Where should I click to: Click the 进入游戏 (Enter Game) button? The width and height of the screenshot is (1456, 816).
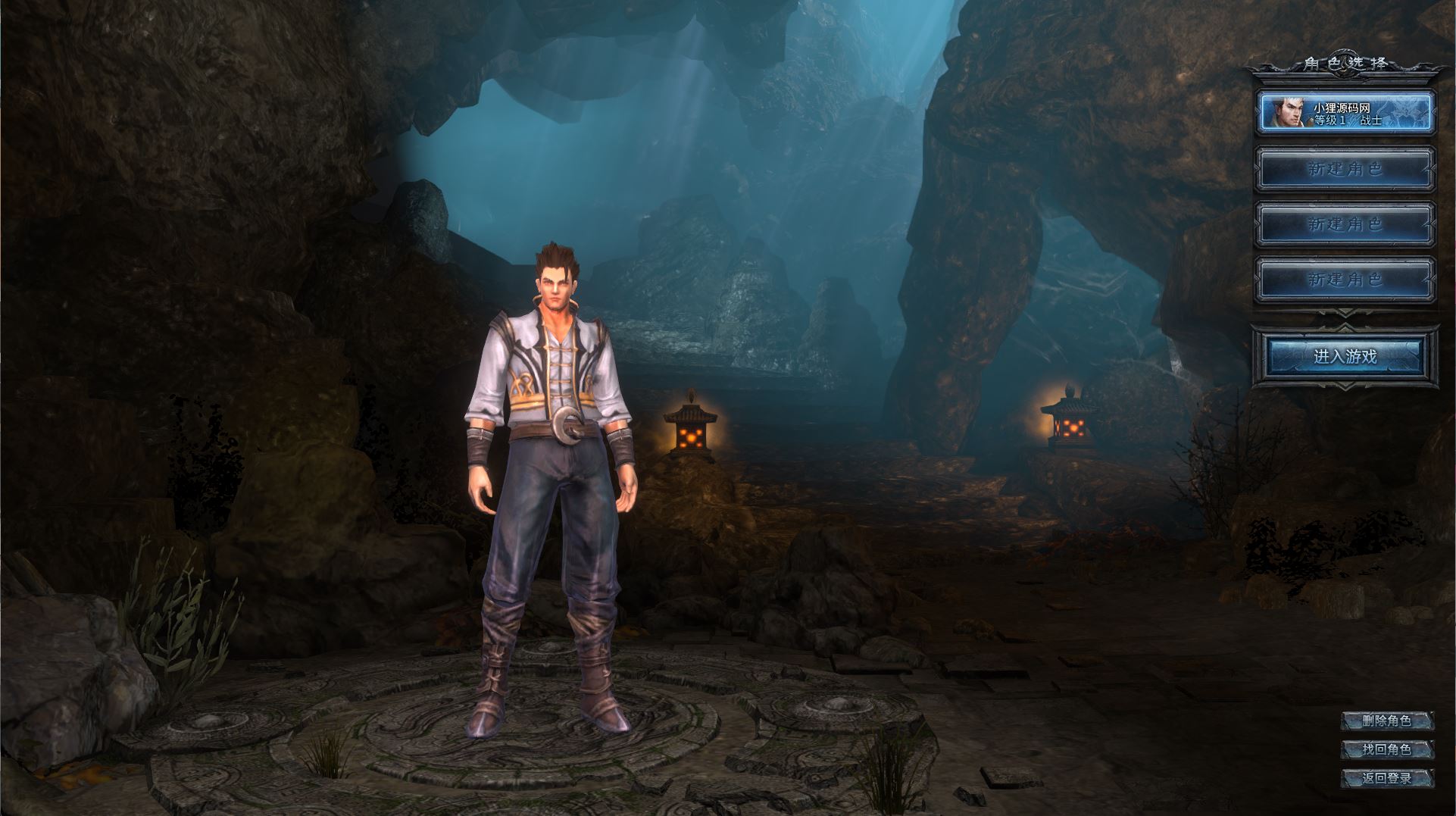tap(1345, 356)
